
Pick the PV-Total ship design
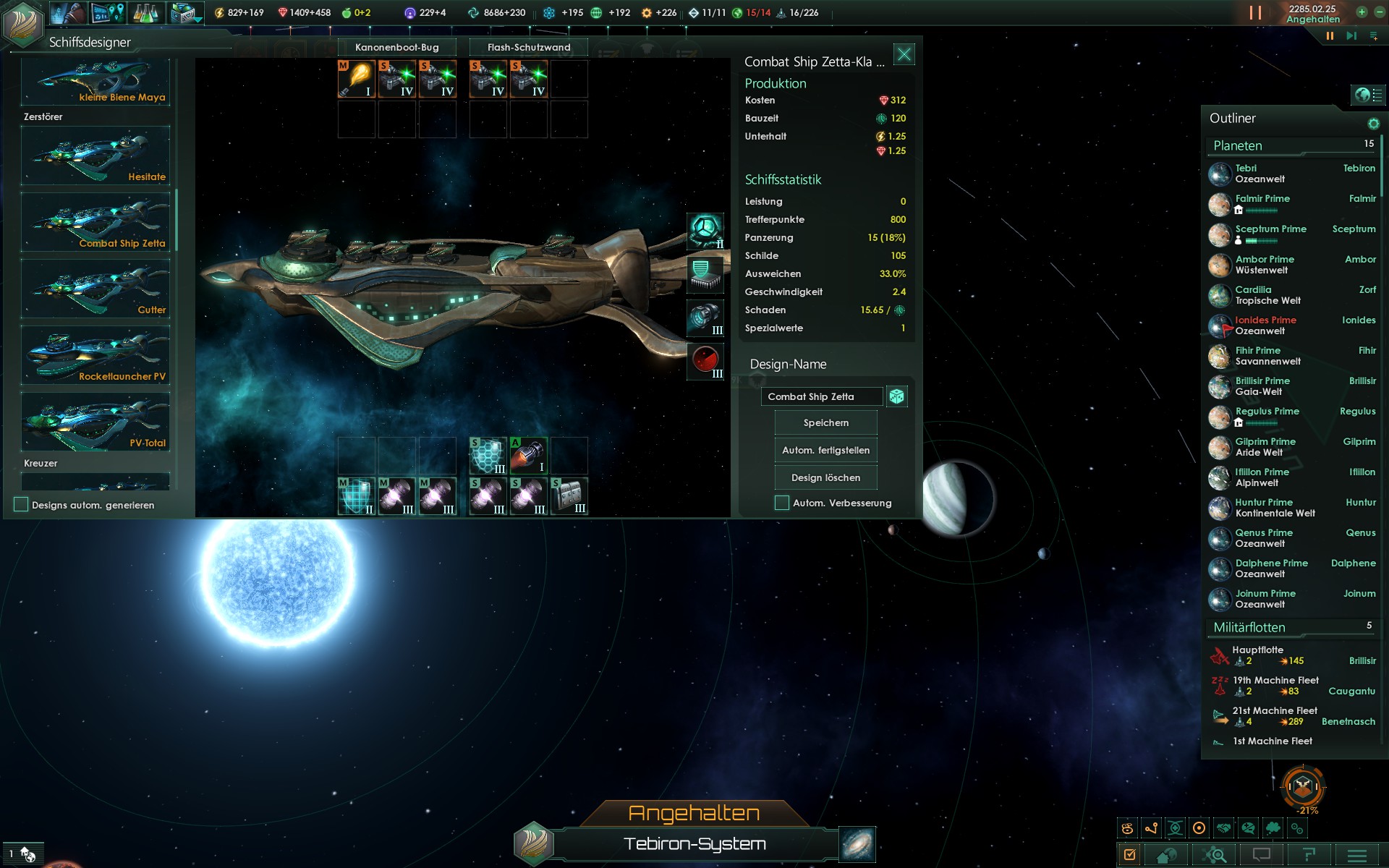pos(95,422)
